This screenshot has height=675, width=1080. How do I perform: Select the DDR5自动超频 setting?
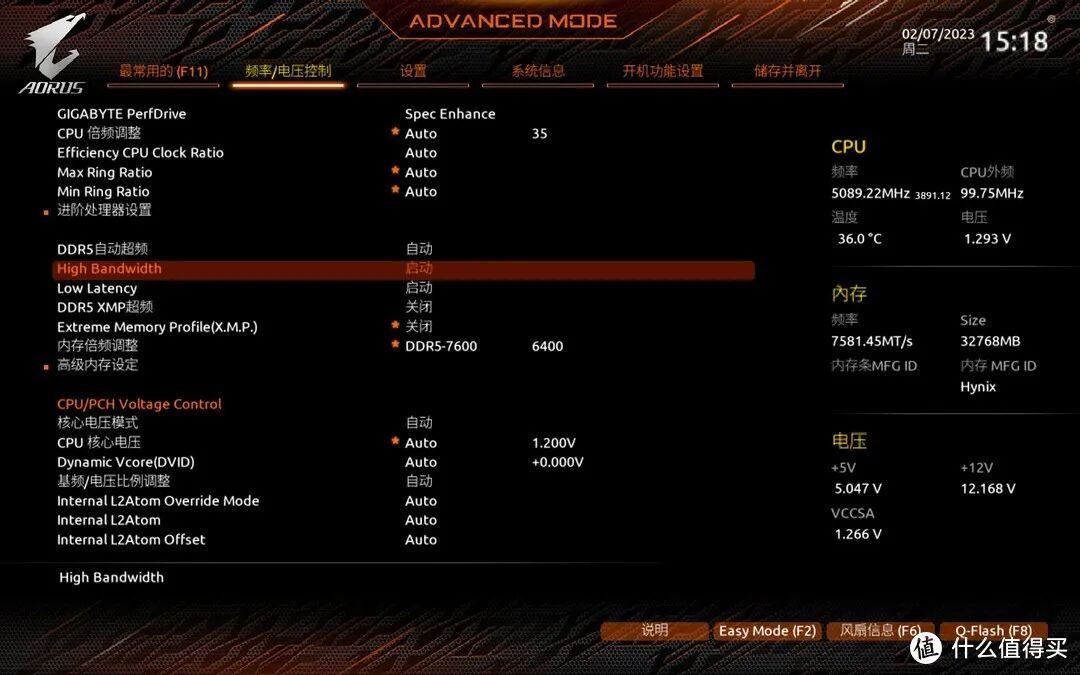pyautogui.click(x=102, y=249)
